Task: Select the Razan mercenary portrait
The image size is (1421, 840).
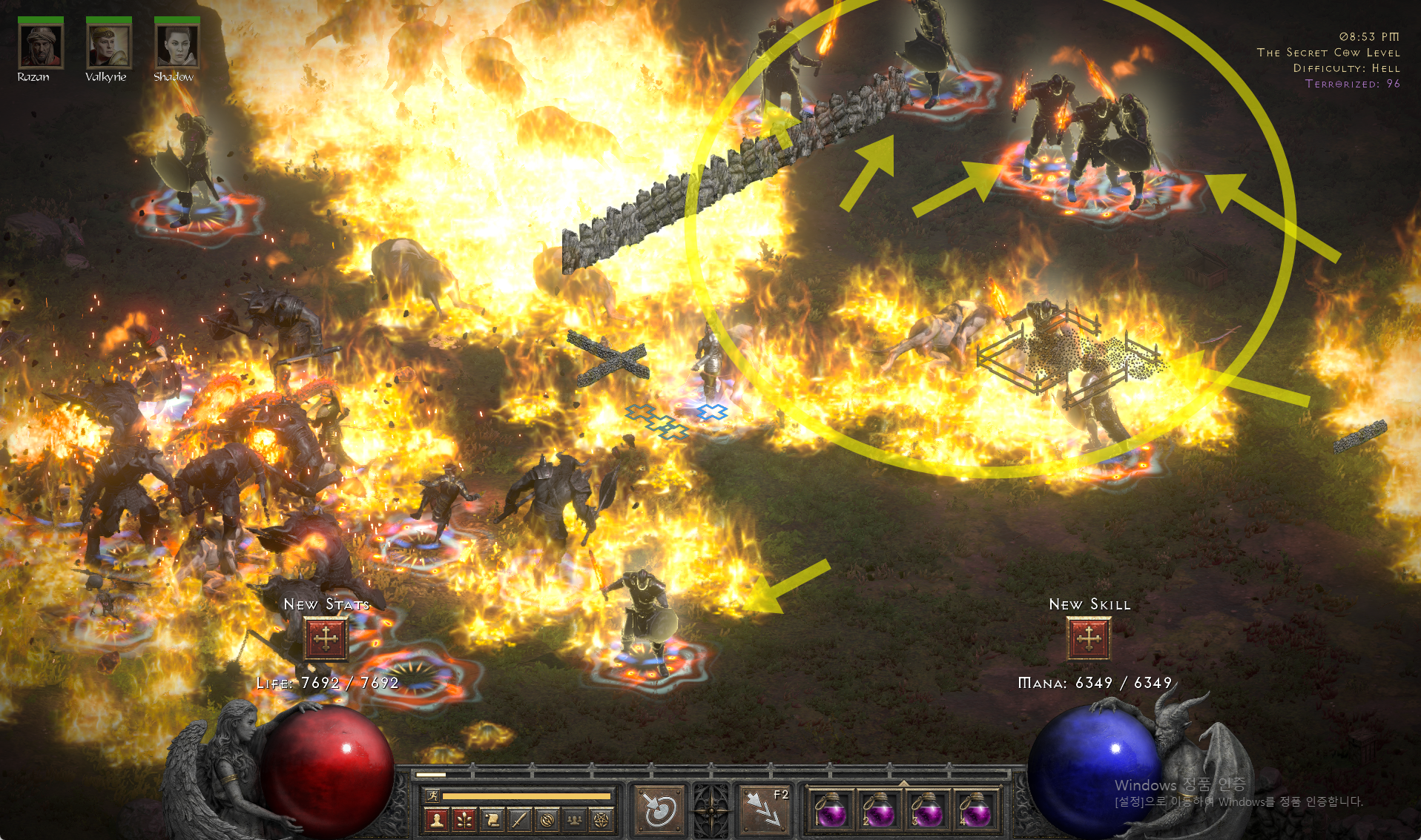Action: click(40, 46)
